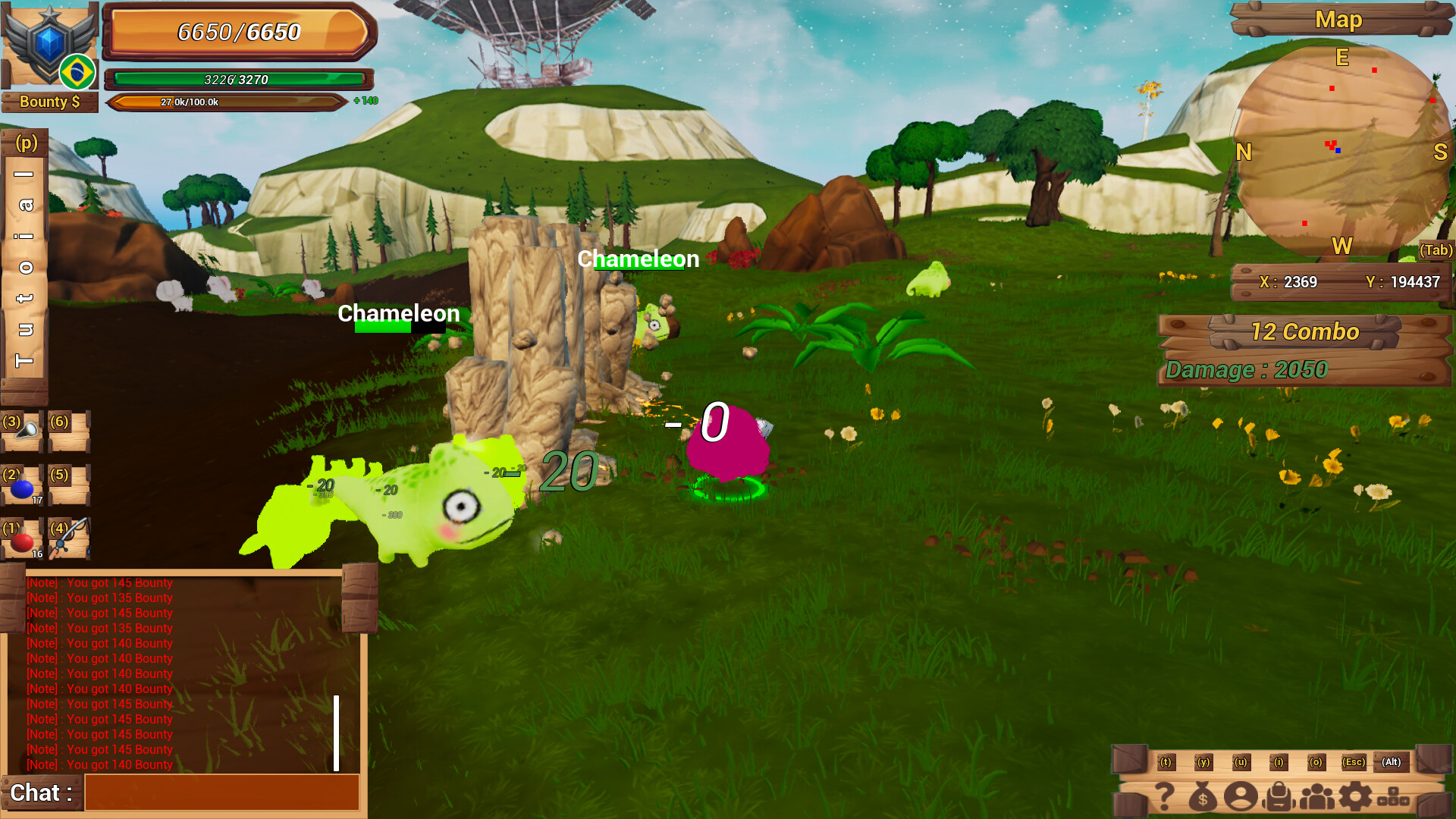Open the Map from its wooden header

[1339, 20]
